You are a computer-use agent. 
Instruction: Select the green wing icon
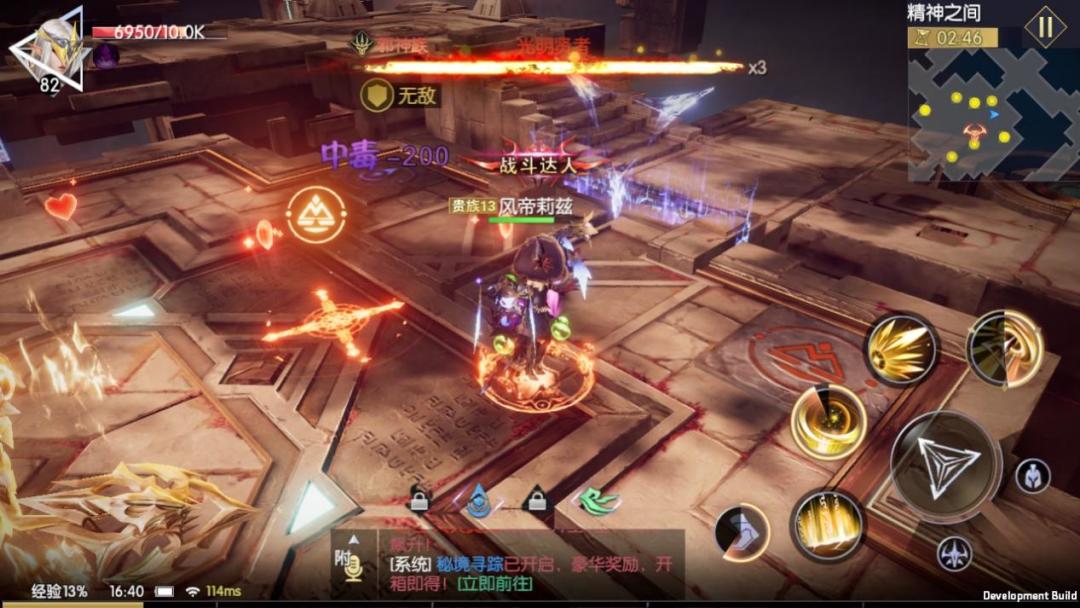[599, 500]
